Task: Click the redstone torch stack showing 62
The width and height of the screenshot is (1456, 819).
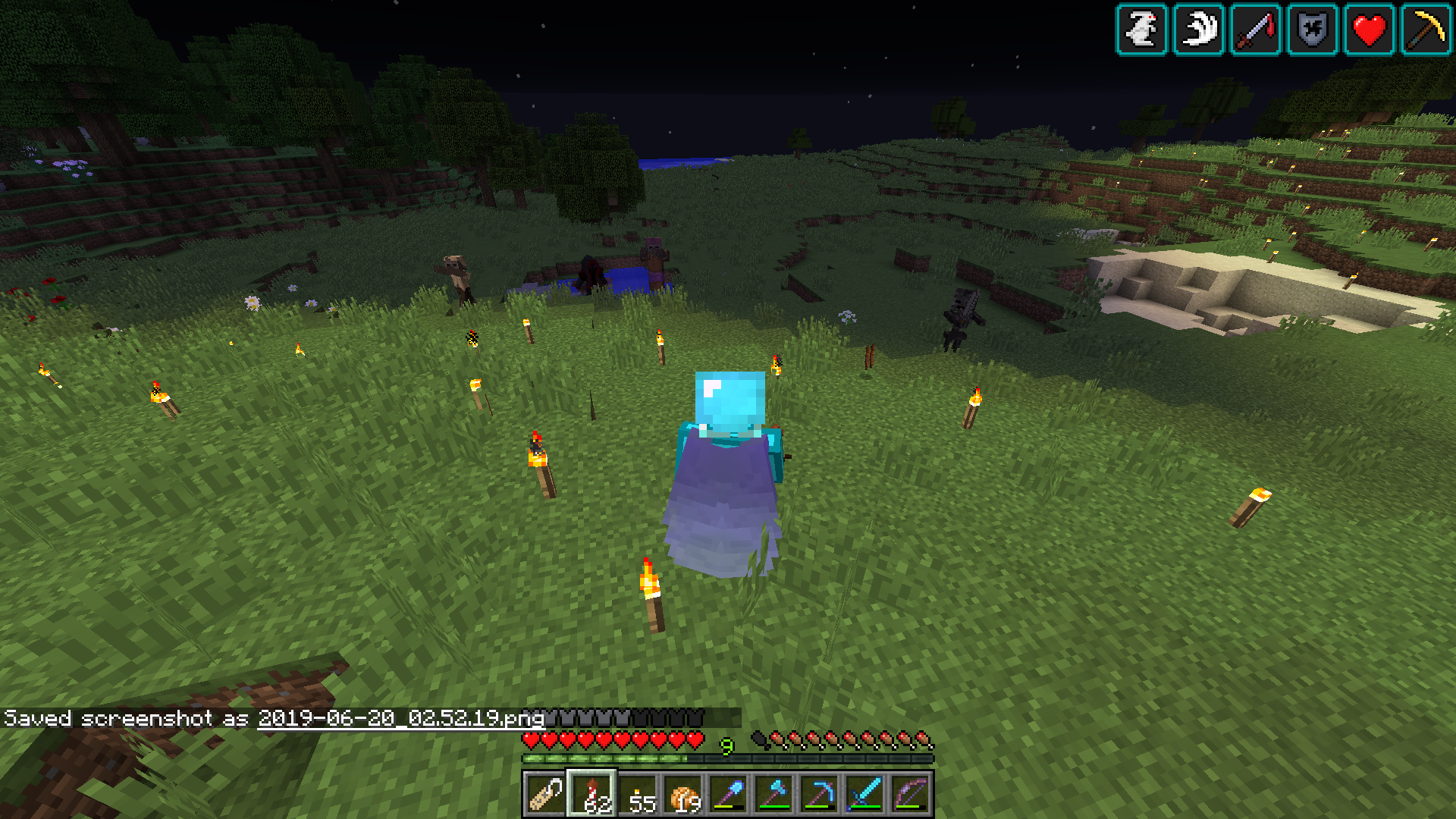Action: click(591, 792)
